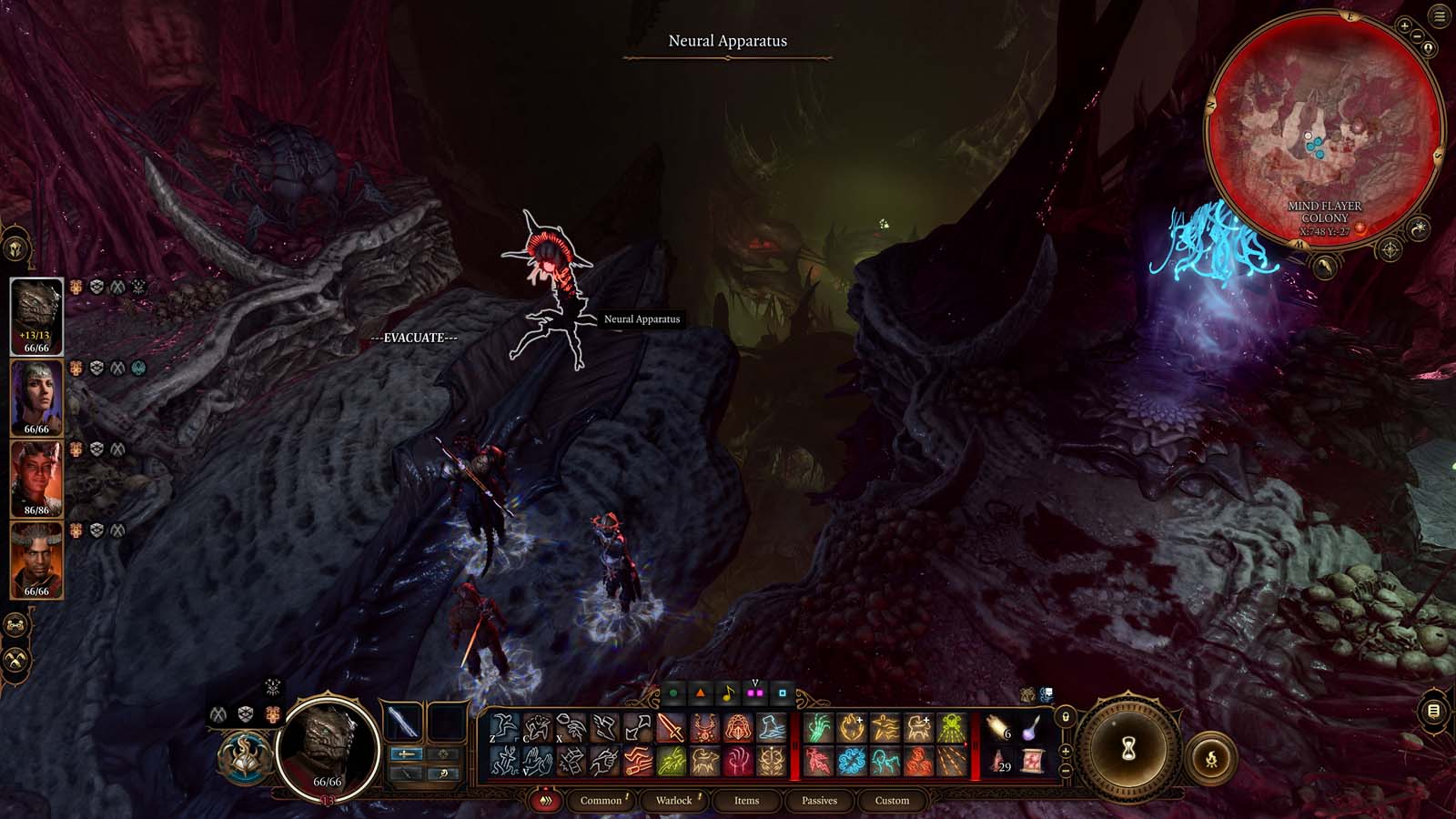Image resolution: width=1456 pixels, height=819 pixels.
Task: Switch to the Common hotbar tab
Action: point(601,800)
